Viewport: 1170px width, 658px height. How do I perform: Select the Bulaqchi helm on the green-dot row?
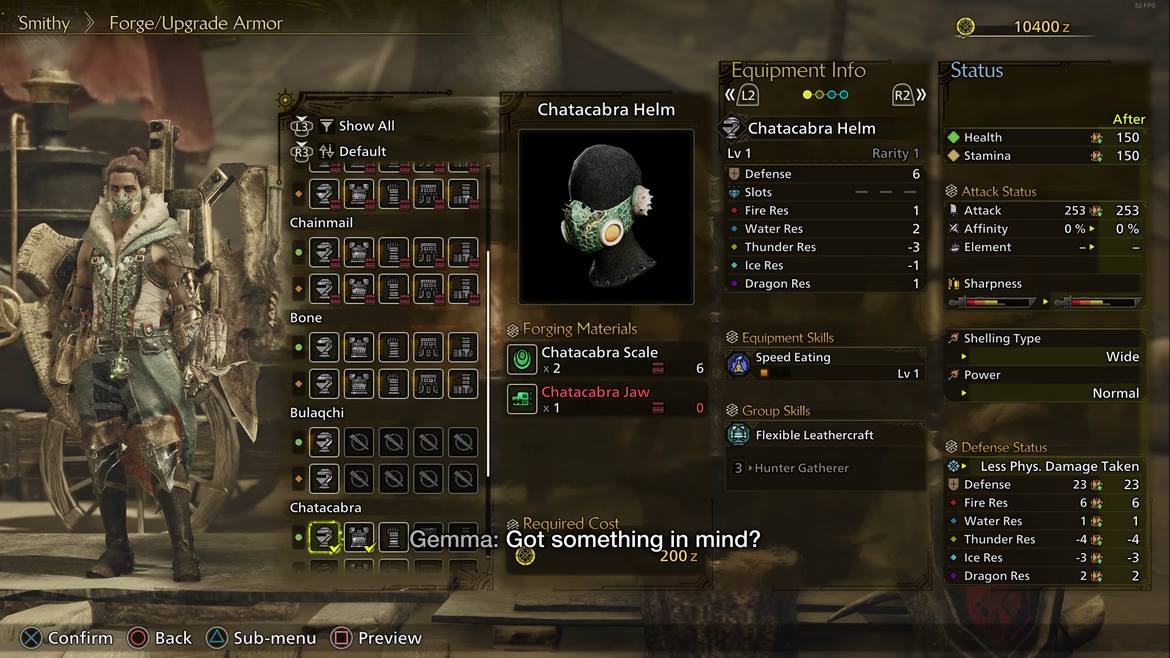[x=323, y=442]
